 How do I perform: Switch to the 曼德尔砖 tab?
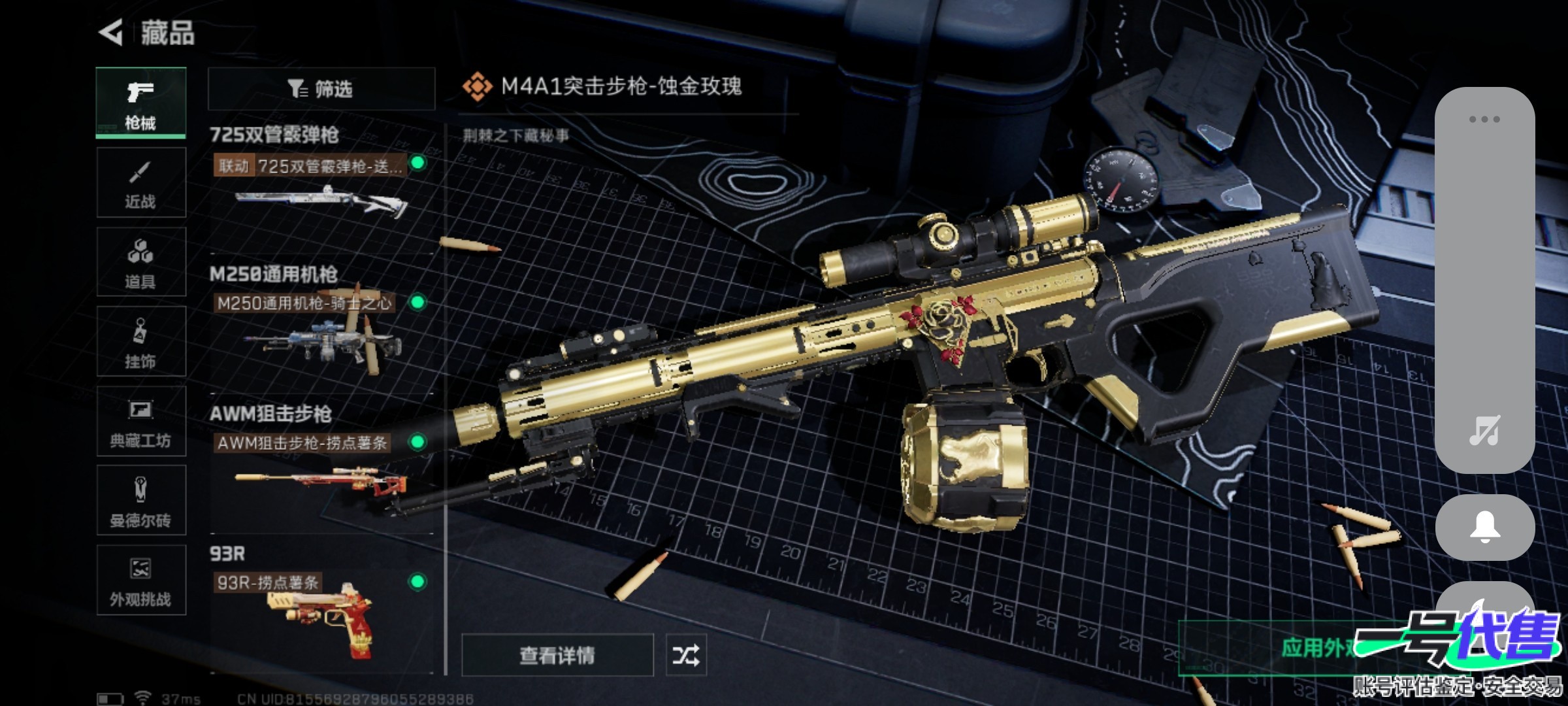pyautogui.click(x=140, y=501)
